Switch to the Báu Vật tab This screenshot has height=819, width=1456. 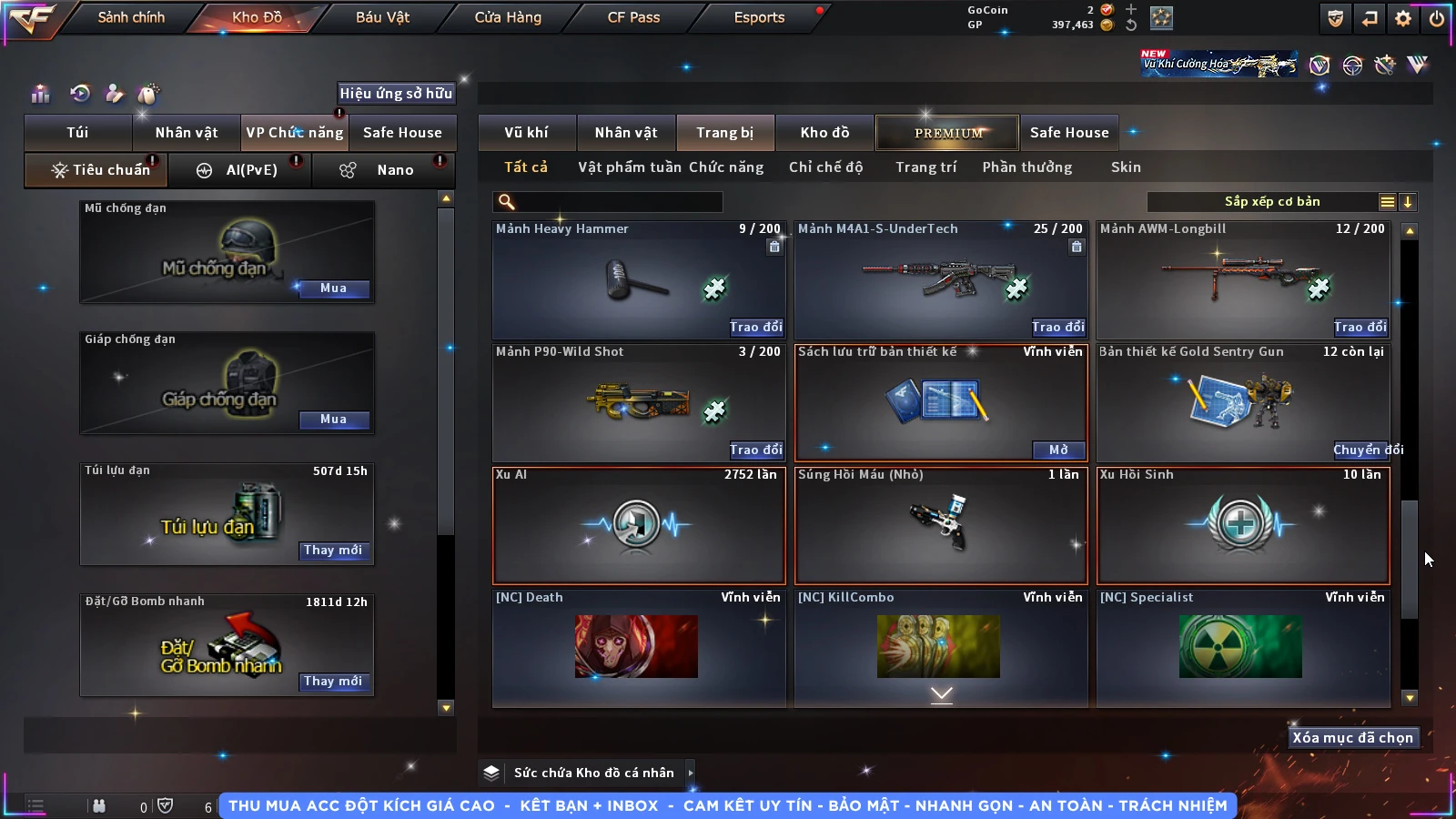click(382, 17)
